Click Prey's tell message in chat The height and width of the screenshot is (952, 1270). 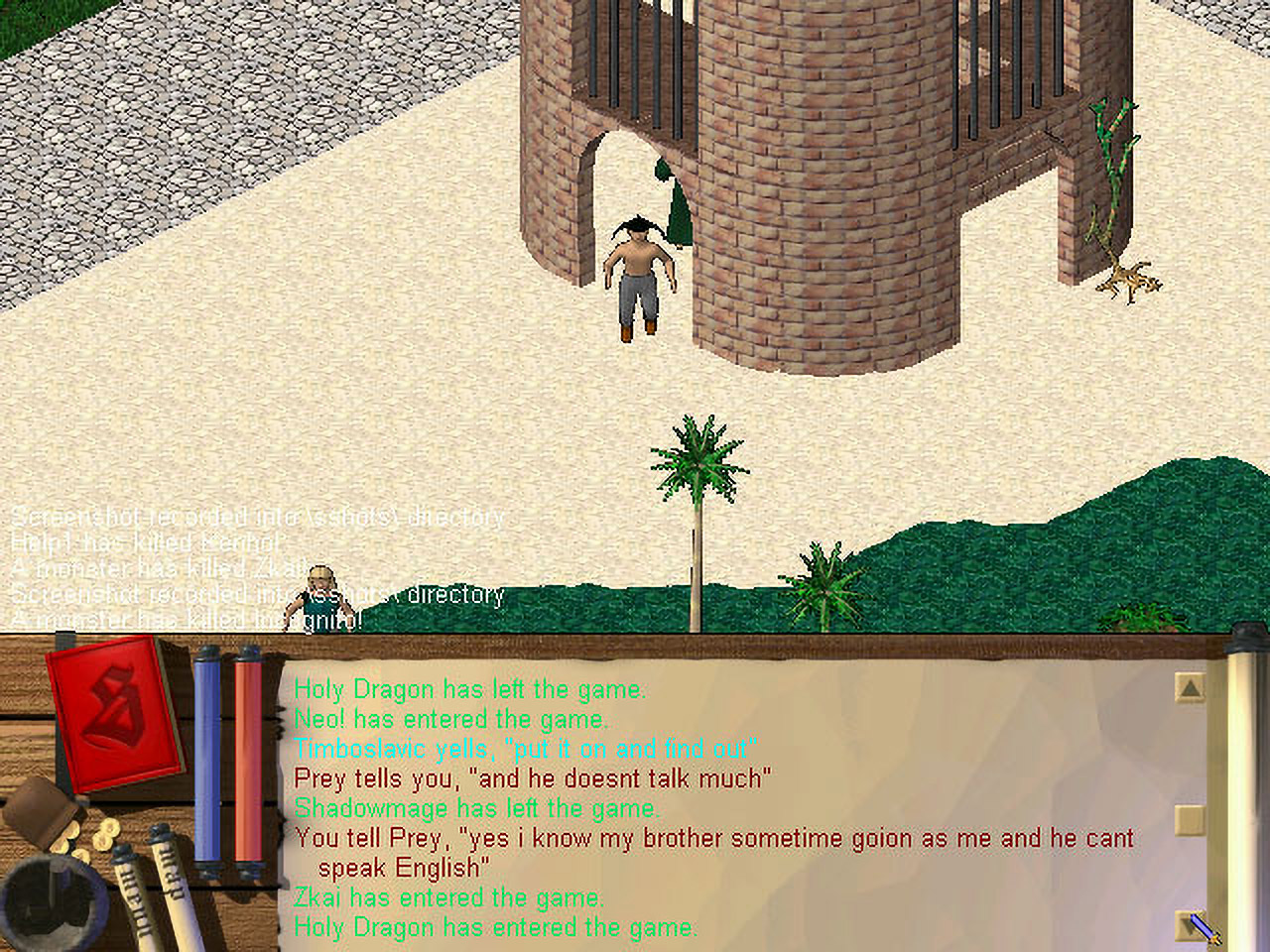[x=533, y=778]
